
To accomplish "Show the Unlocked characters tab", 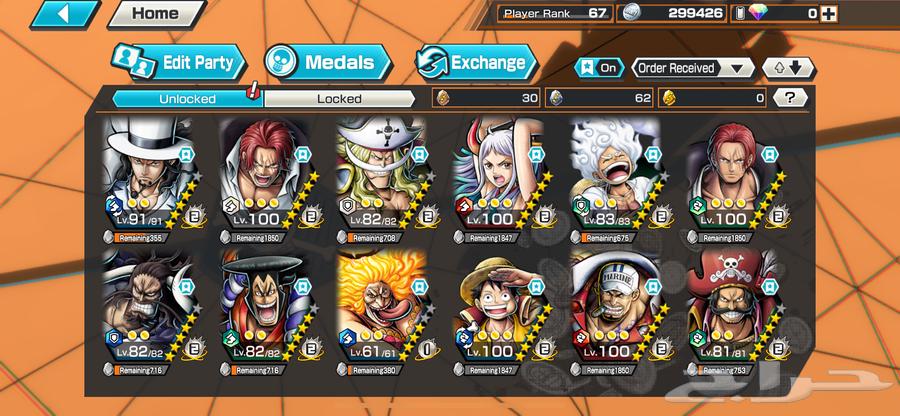I will tap(187, 98).
